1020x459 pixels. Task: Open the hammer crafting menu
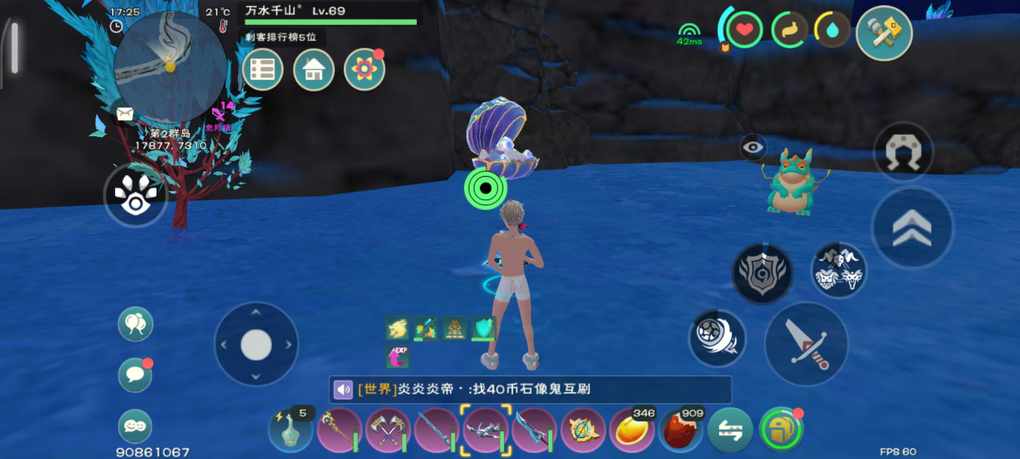coord(884,32)
